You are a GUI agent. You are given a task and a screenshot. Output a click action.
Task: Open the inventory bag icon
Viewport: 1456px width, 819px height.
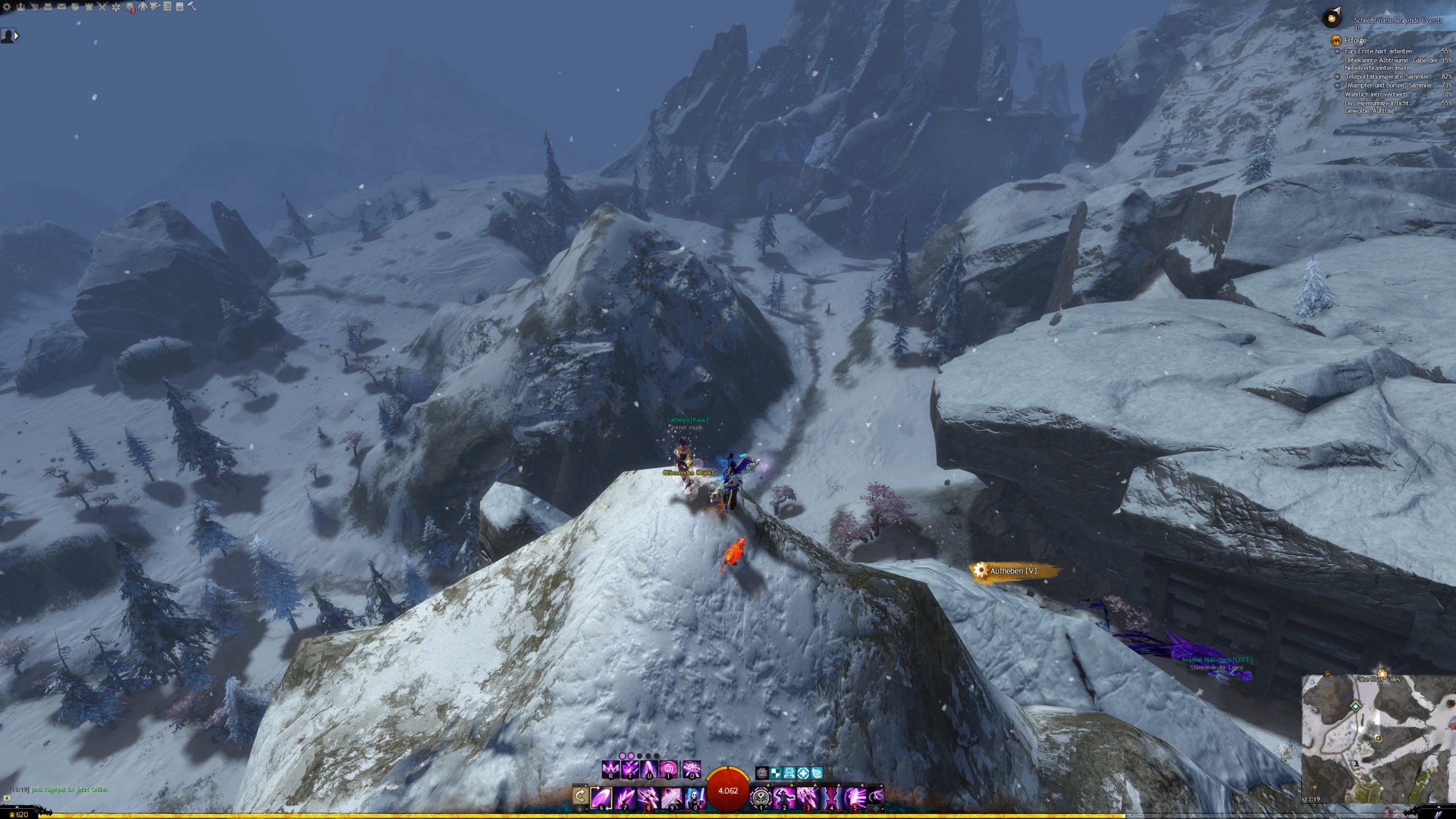(x=48, y=7)
